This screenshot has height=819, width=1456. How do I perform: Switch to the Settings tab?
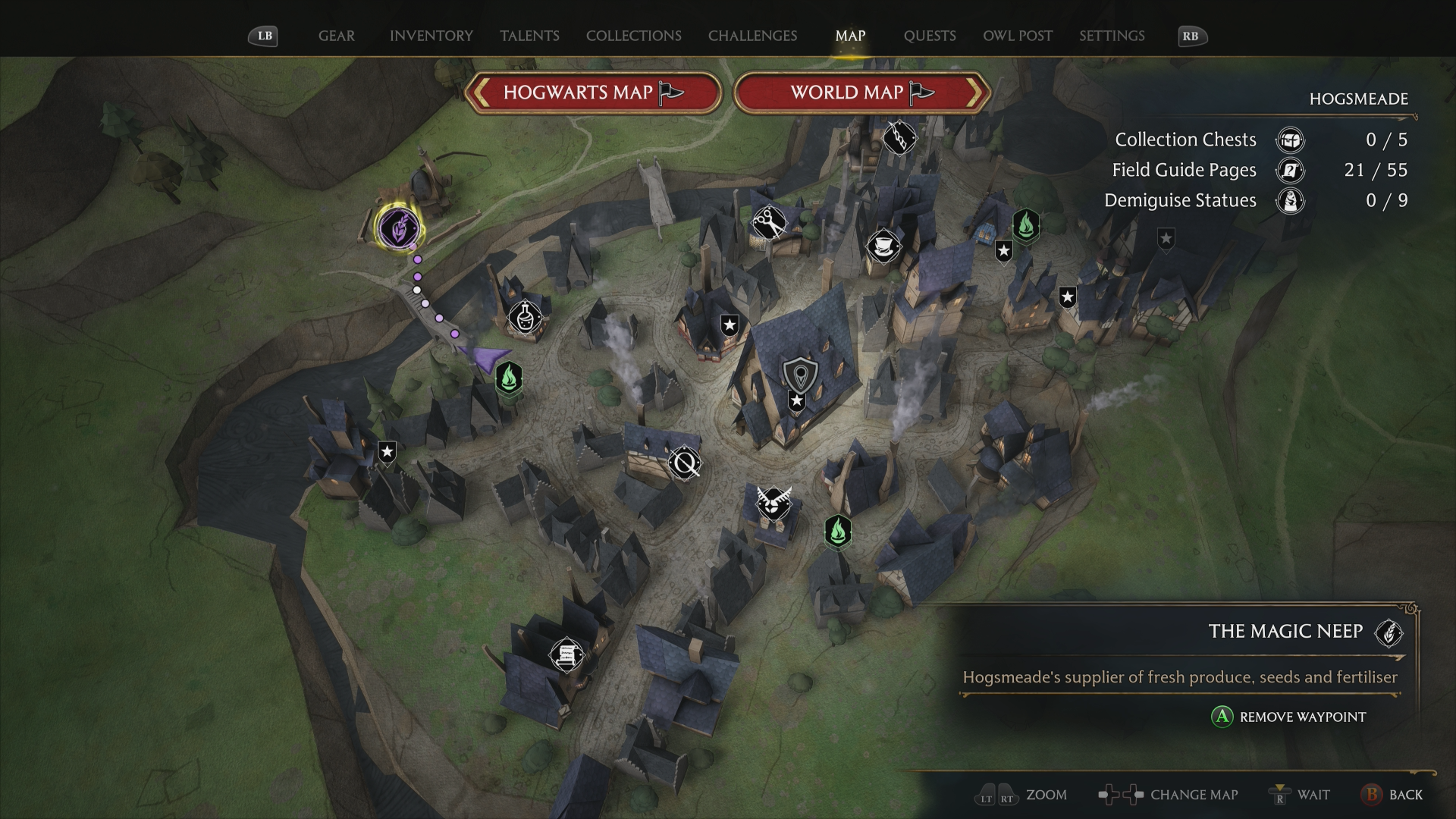click(1112, 36)
